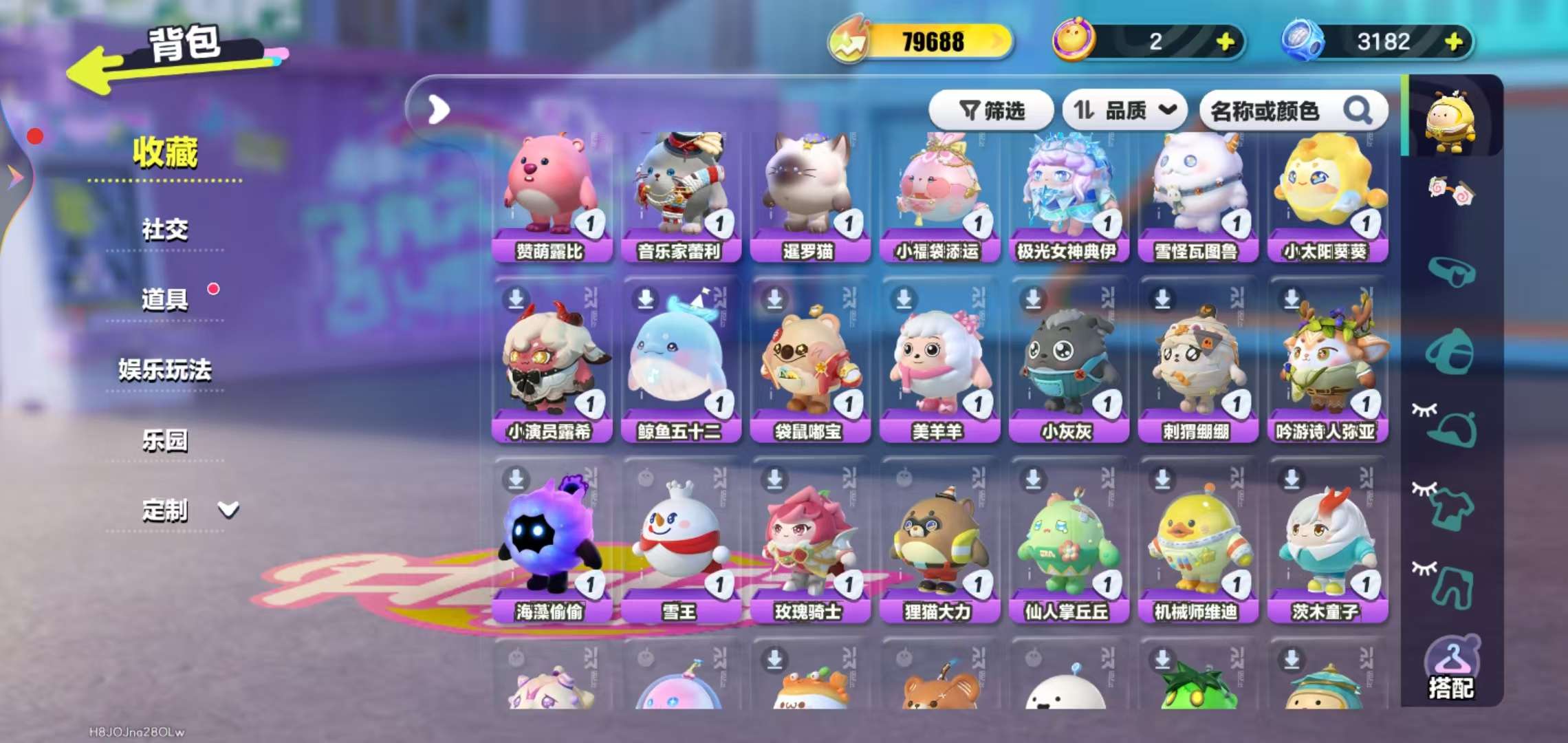Select the glasses accessory category icon
Image resolution: width=1568 pixels, height=743 pixels.
coord(1451,271)
